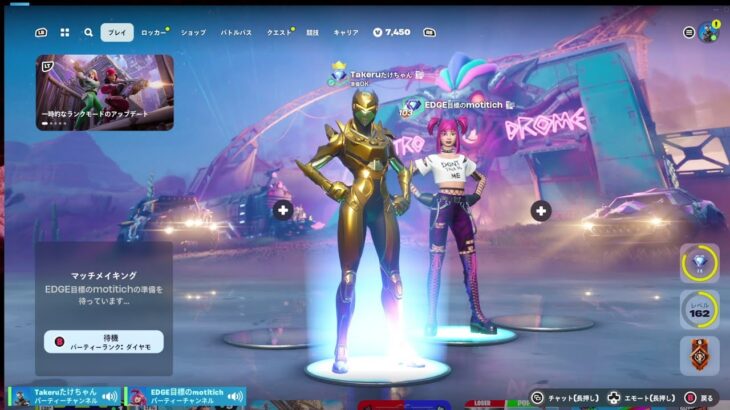Viewport: 730px width, 410px height.
Task: Toggle Takeru's party channel speaker
Action: pyautogui.click(x=109, y=397)
